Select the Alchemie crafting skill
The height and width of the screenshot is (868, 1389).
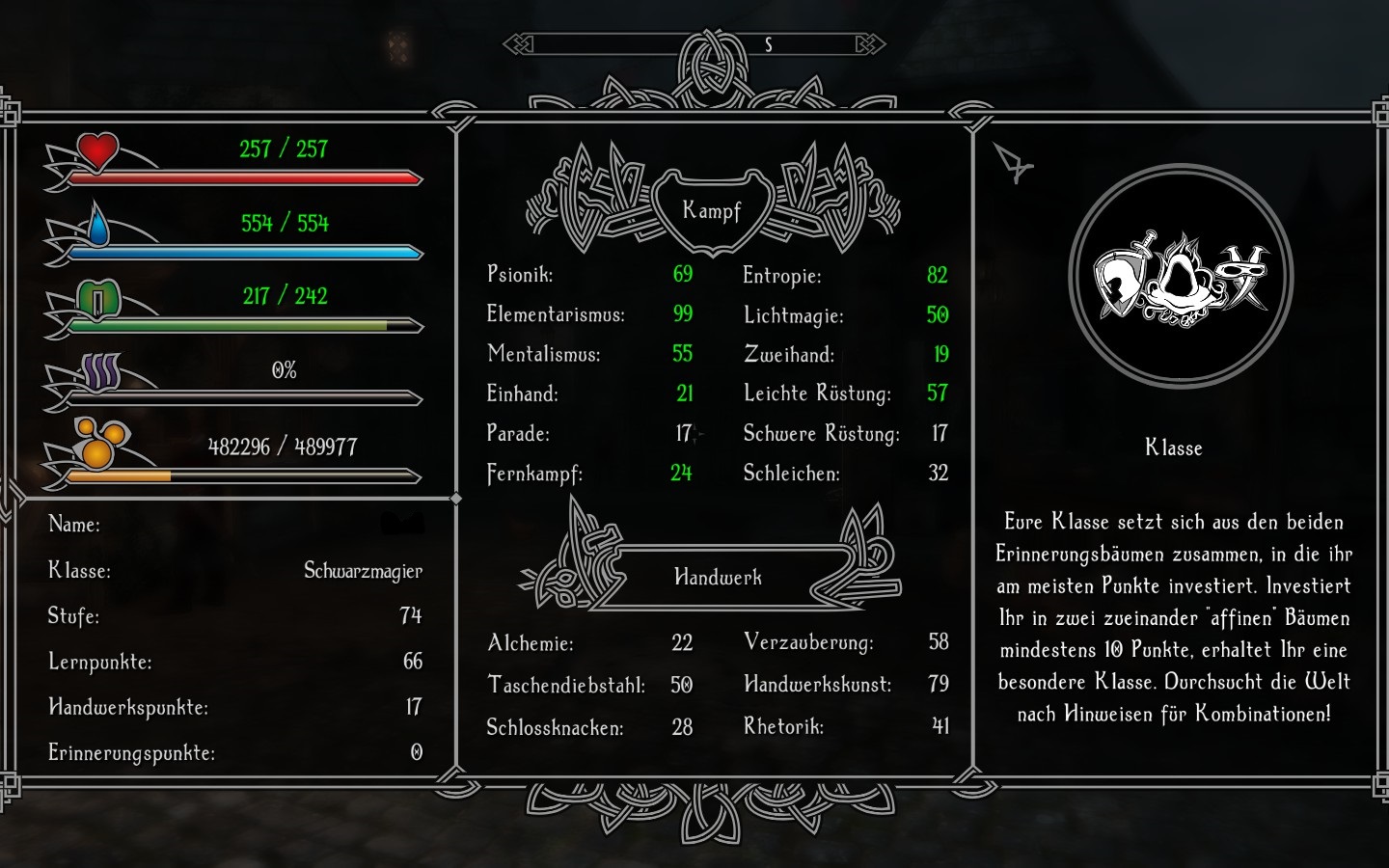point(531,643)
